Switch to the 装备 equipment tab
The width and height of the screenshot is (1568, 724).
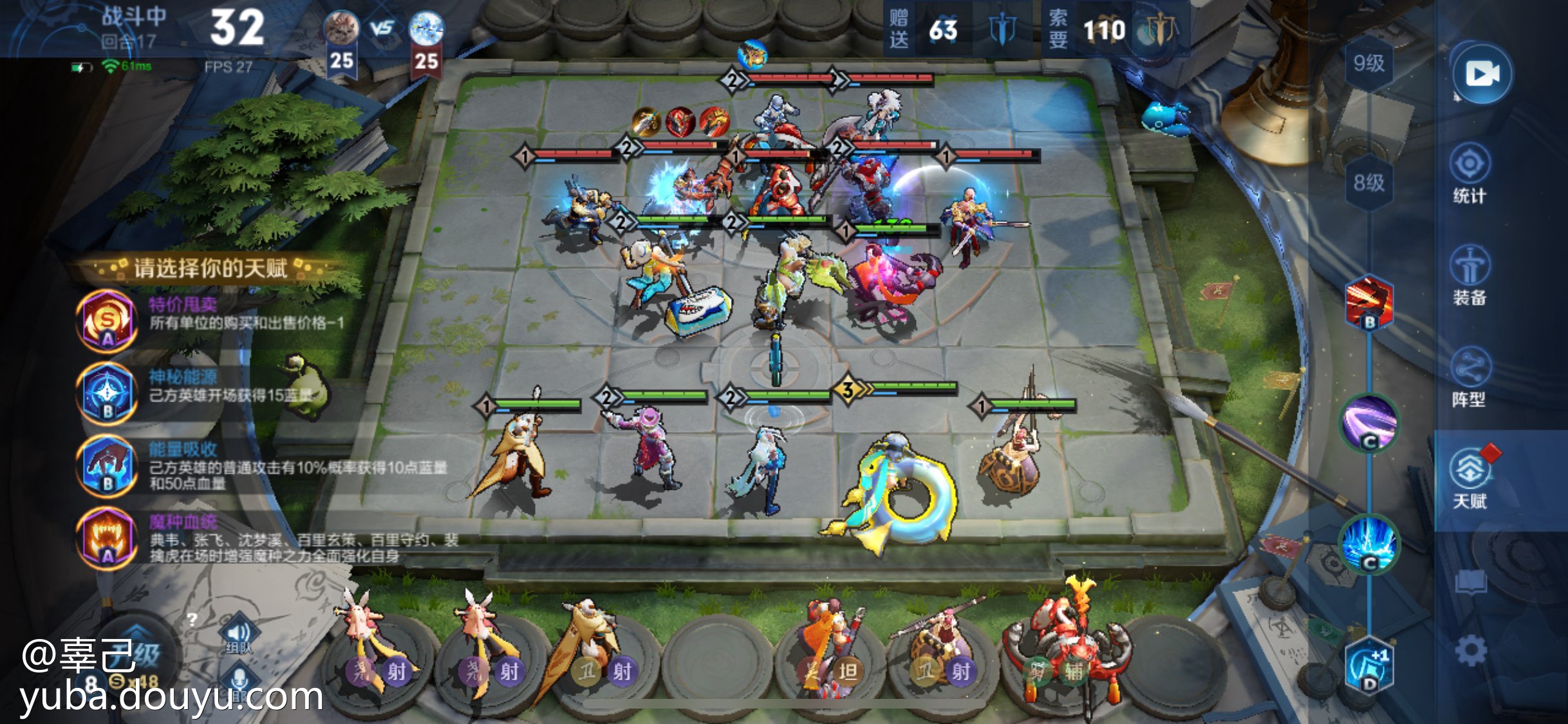(x=1470, y=277)
